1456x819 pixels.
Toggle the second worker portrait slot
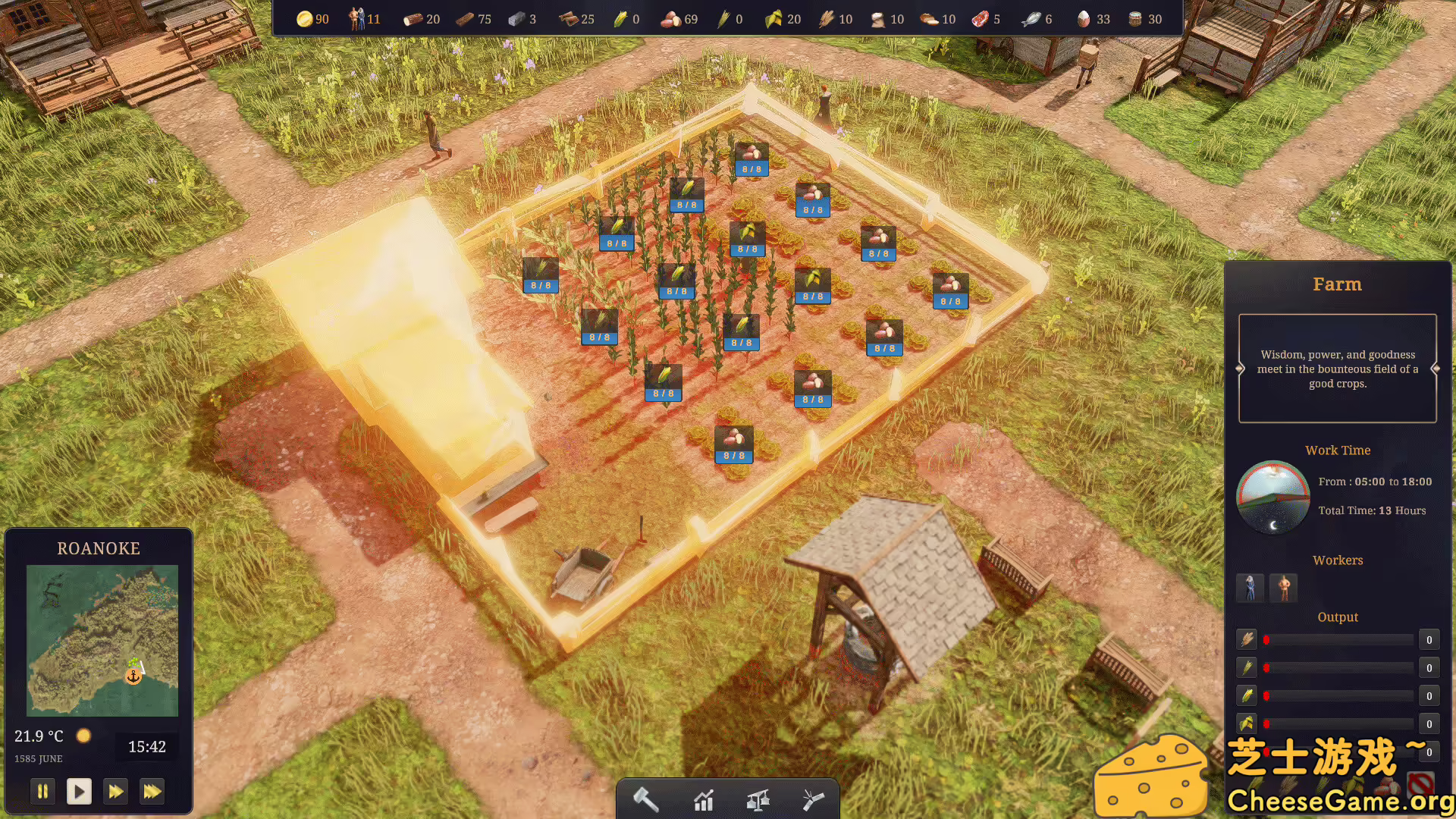coord(1283,588)
